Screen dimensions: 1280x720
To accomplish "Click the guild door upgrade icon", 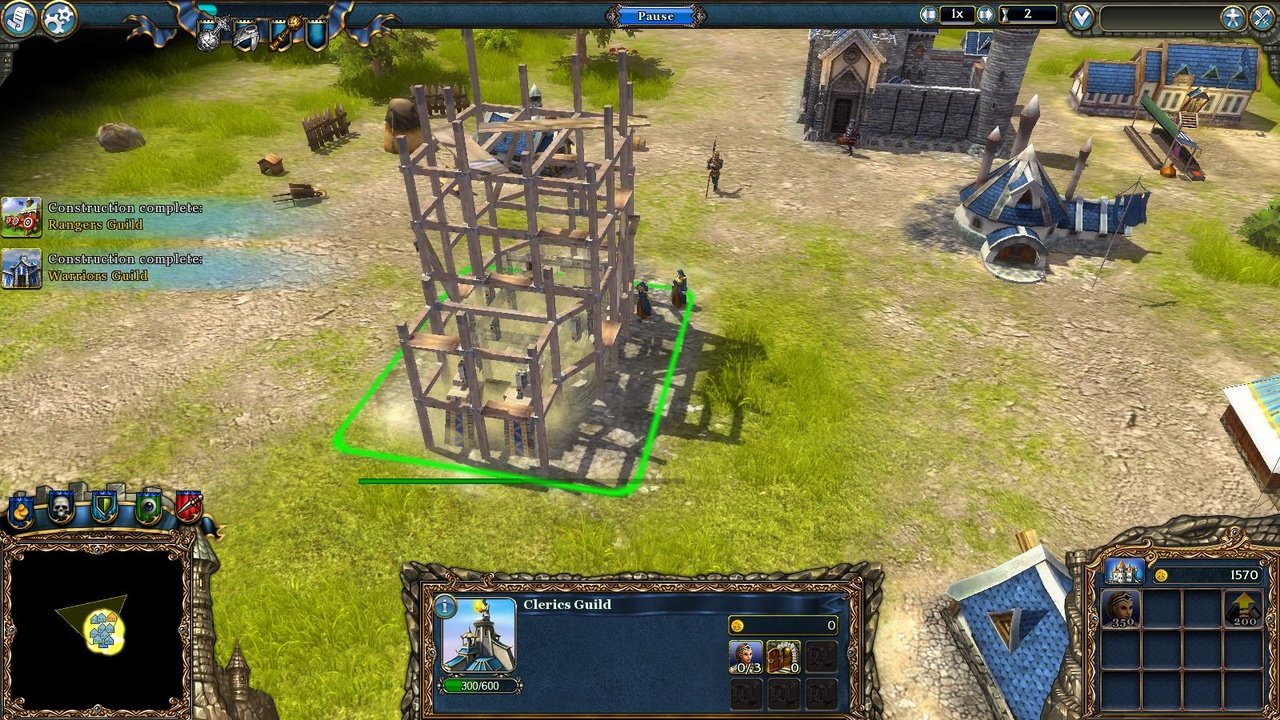I will [x=783, y=657].
